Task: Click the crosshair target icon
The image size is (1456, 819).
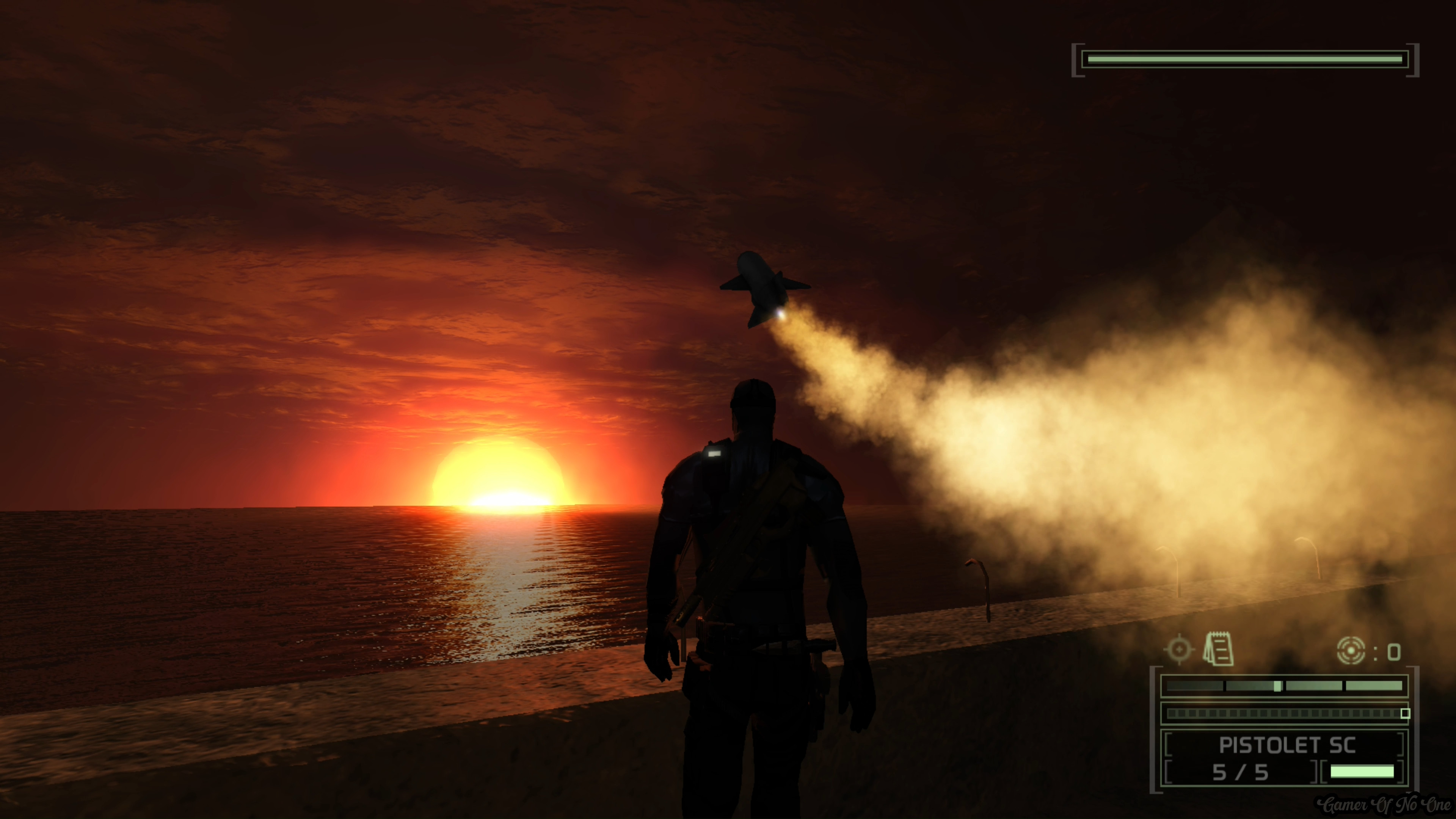Action: (1179, 650)
